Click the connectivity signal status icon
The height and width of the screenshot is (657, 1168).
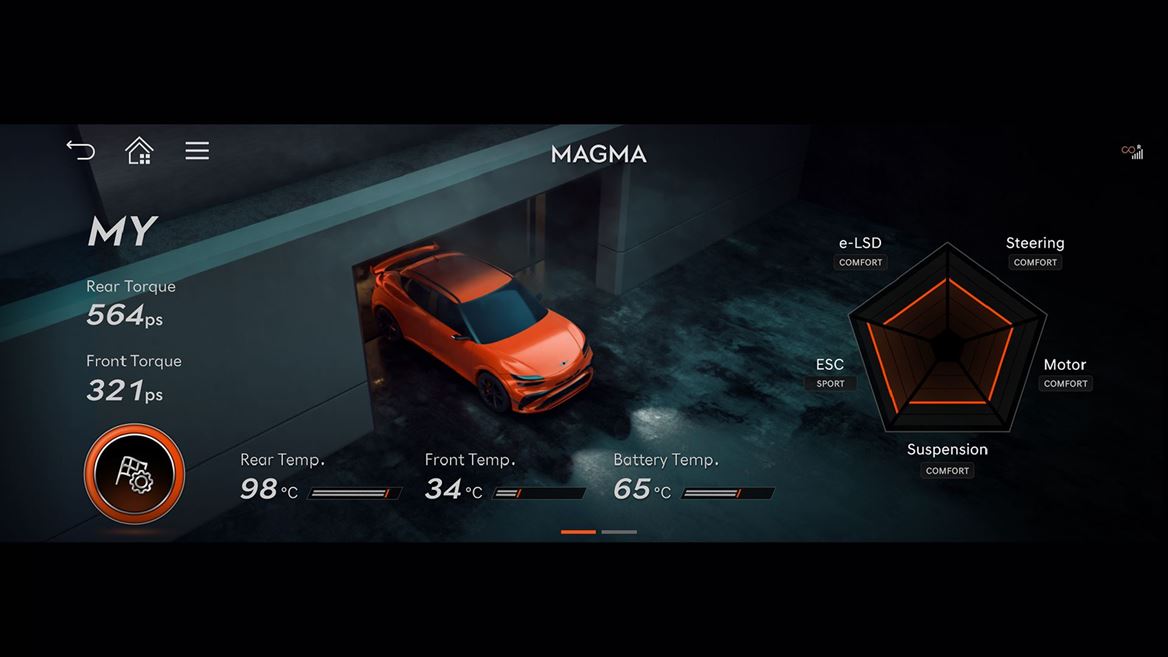click(x=1132, y=152)
